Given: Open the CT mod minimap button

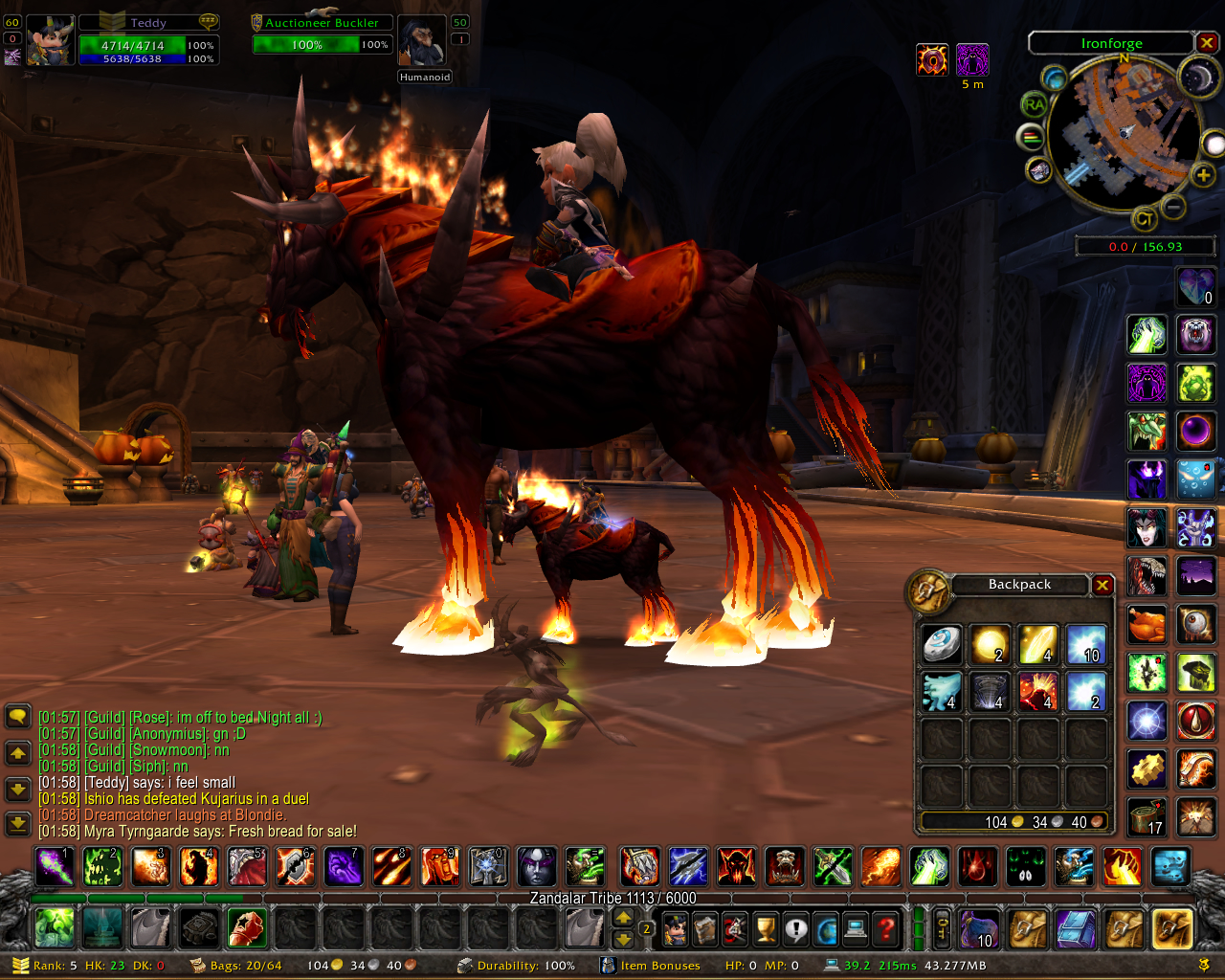Looking at the screenshot, I should (1145, 219).
